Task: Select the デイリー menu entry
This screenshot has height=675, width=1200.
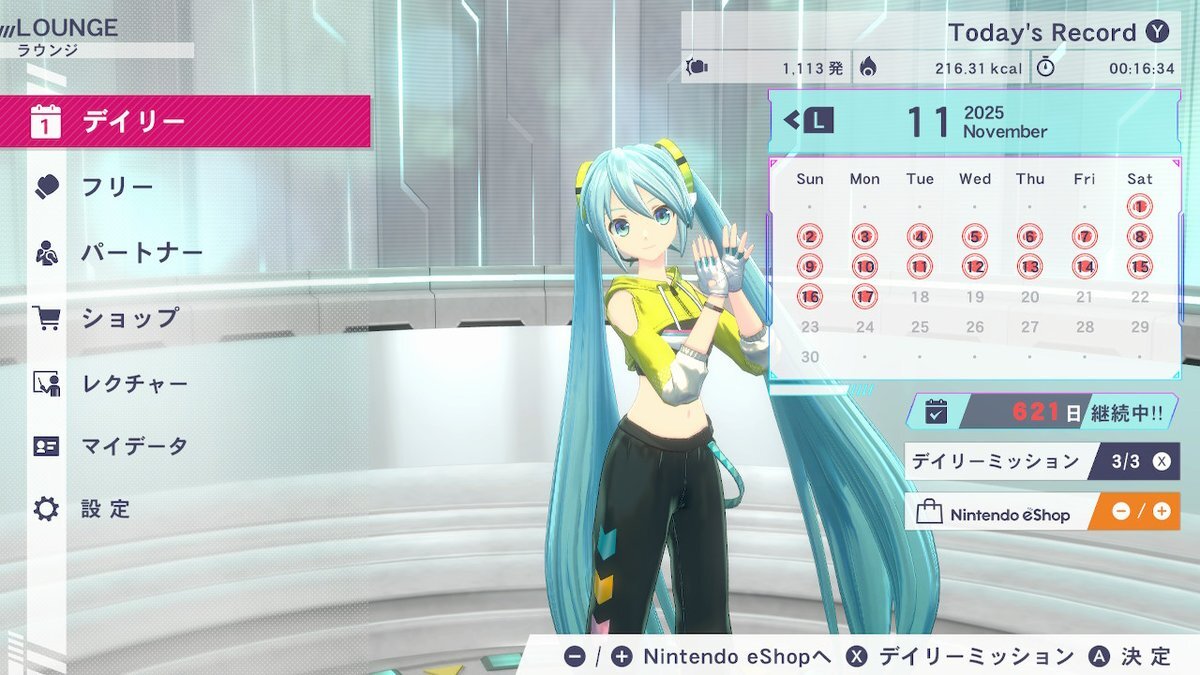Action: point(185,121)
